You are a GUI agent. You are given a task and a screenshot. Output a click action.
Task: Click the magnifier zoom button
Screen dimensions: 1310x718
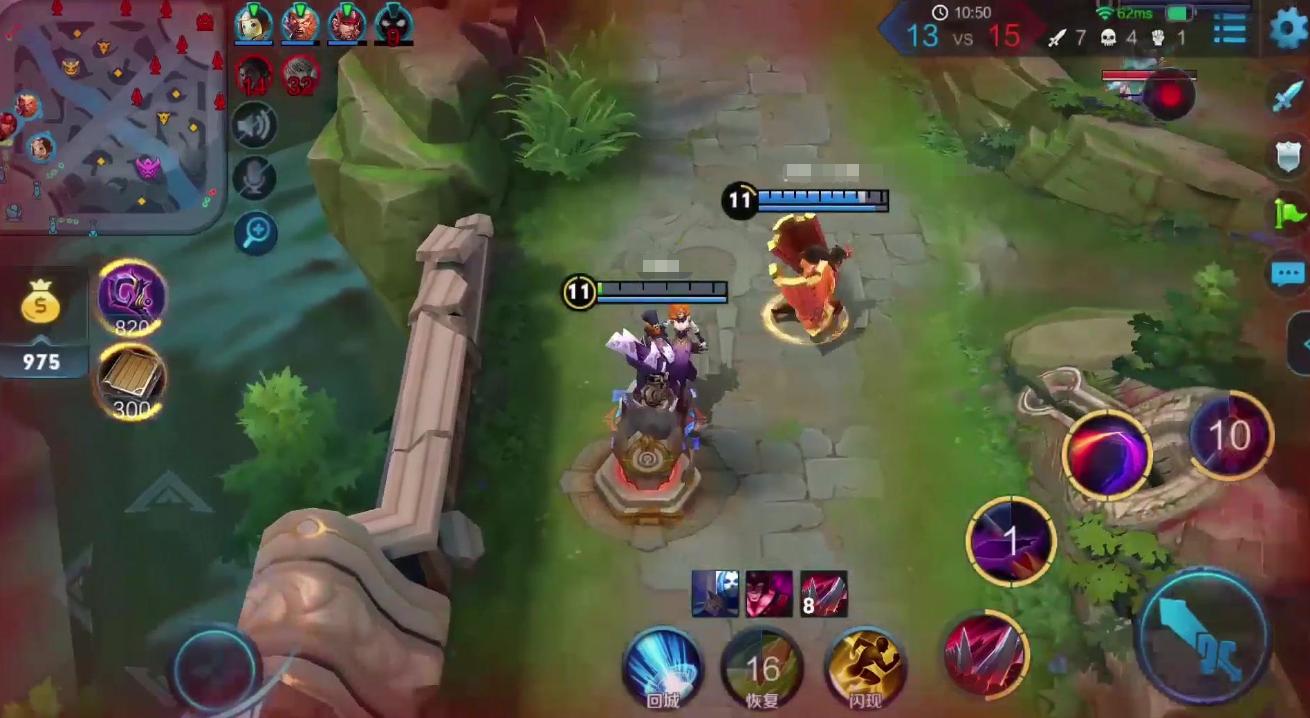[x=255, y=233]
